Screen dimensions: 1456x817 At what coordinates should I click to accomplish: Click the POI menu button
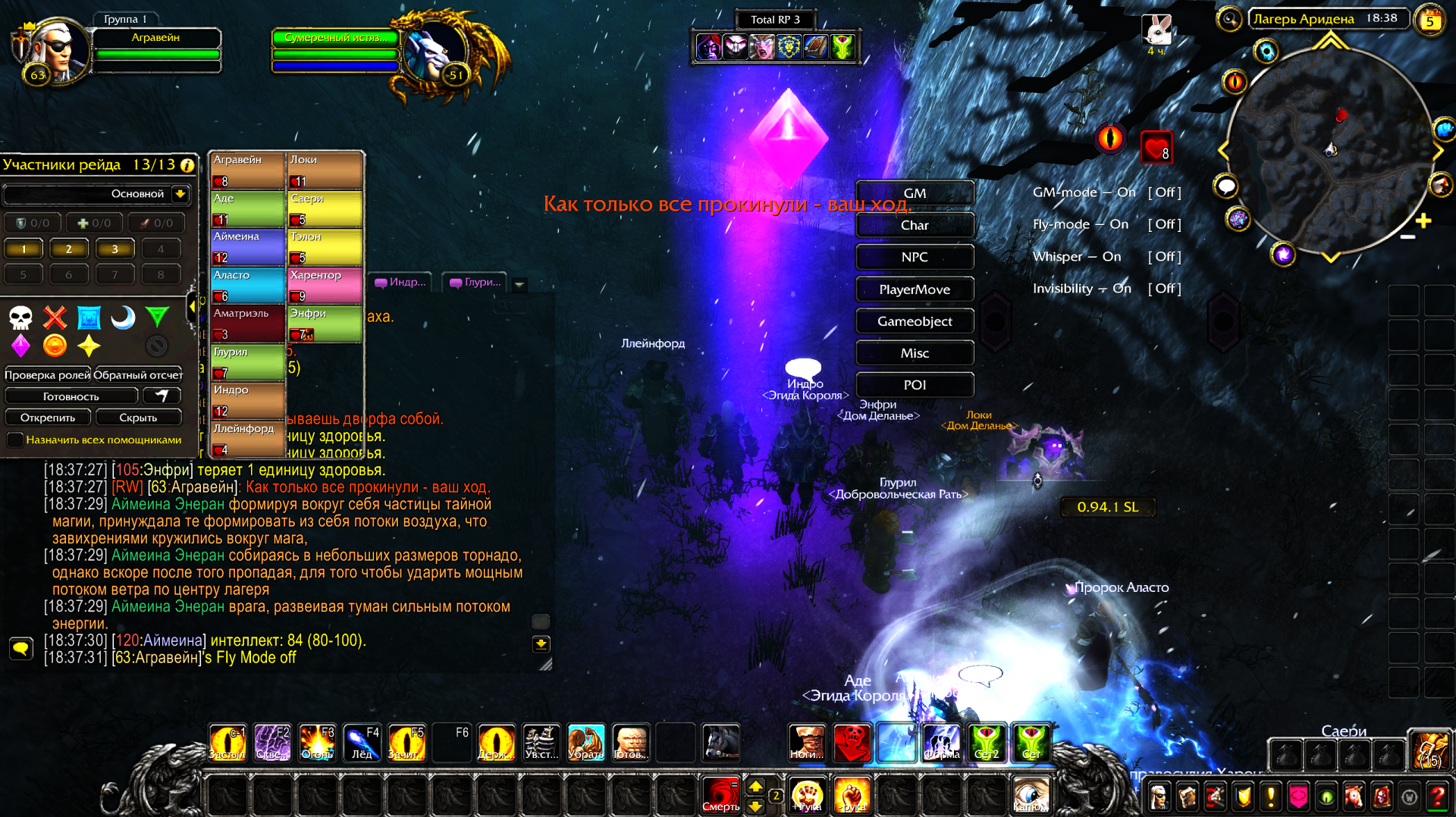tap(915, 385)
